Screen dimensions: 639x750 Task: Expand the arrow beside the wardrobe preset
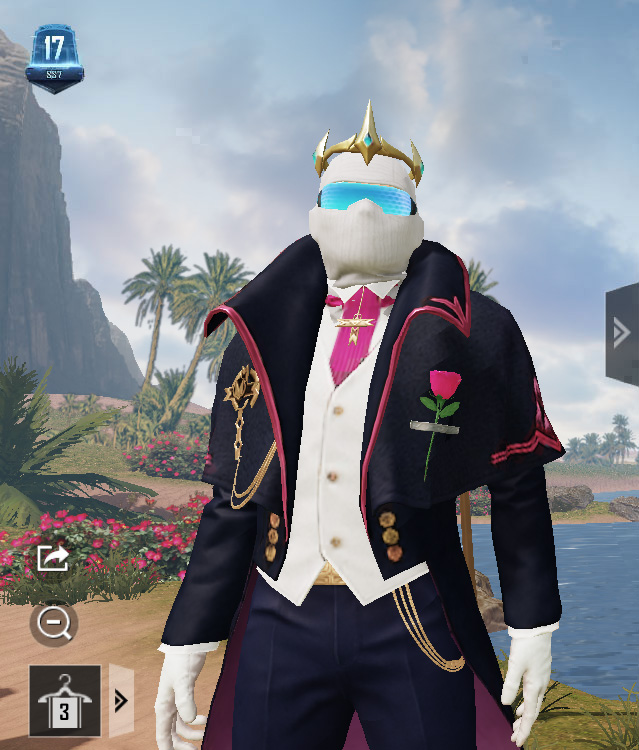coord(121,699)
